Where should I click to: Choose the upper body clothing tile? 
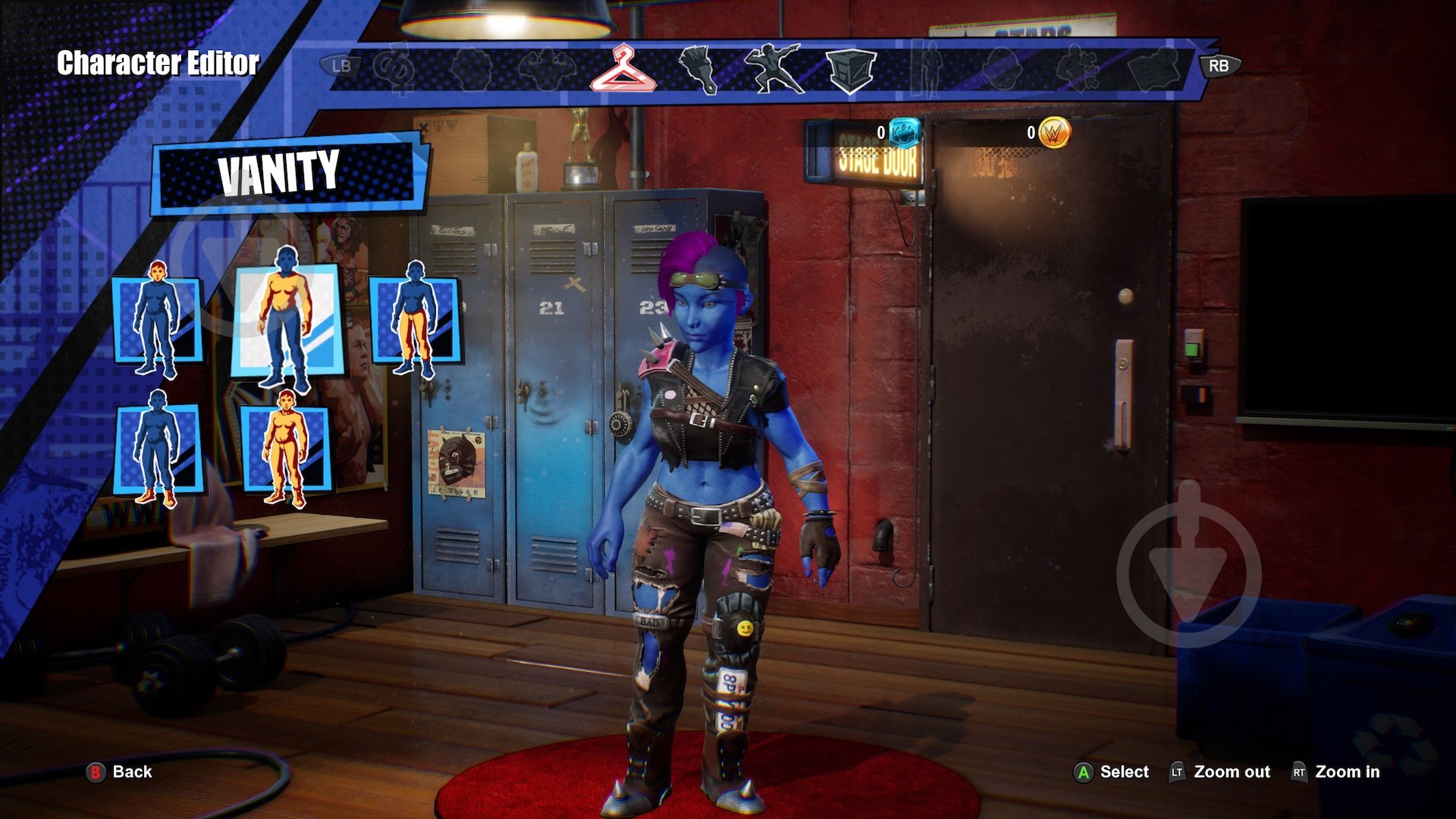pos(286,318)
